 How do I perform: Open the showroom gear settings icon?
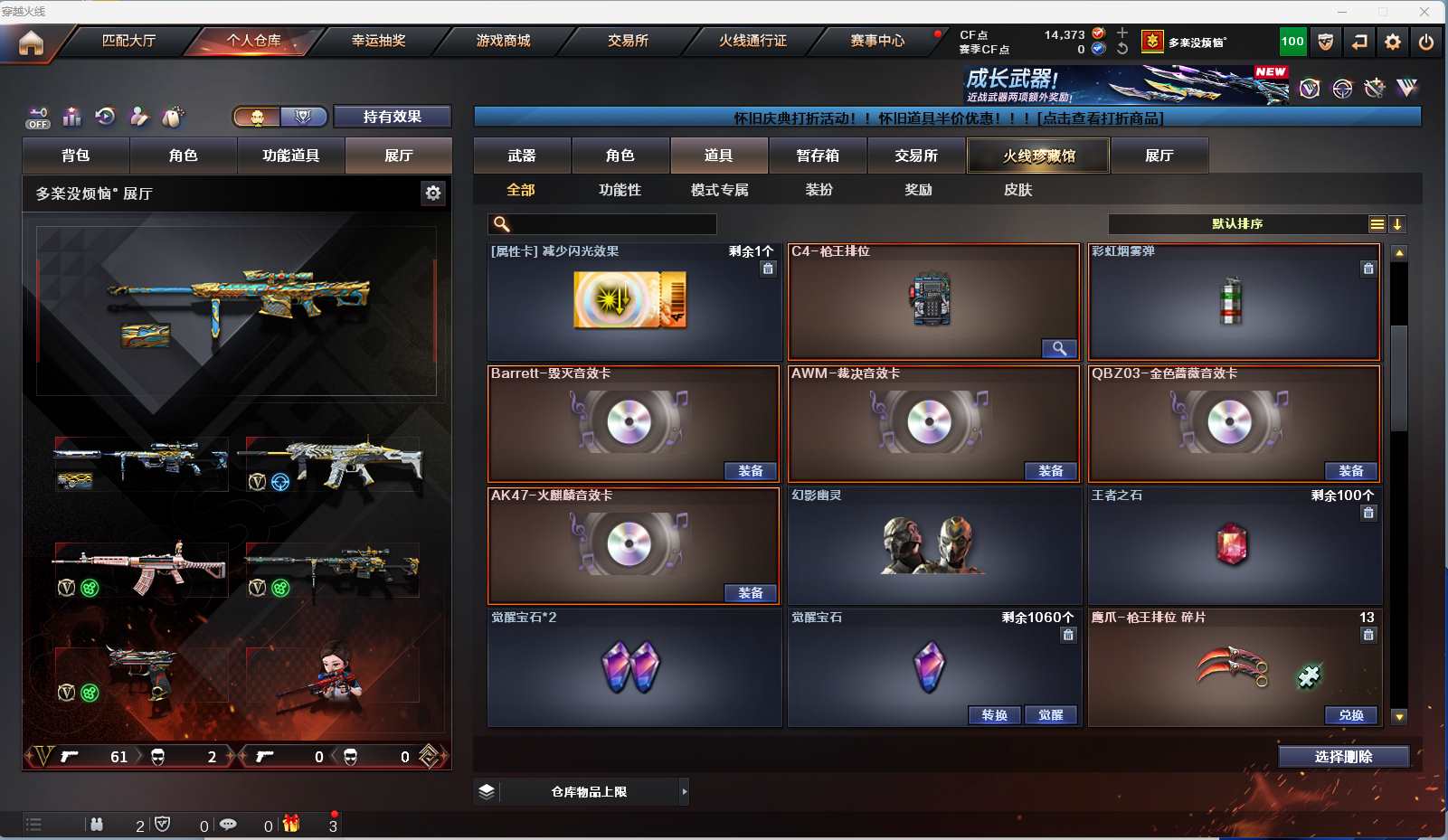point(433,193)
